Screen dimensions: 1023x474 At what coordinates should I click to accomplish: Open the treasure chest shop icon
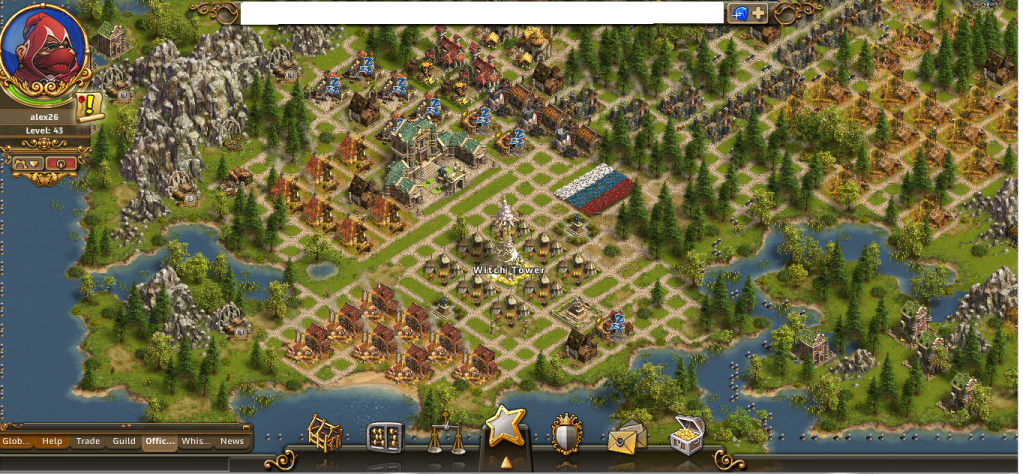click(687, 434)
